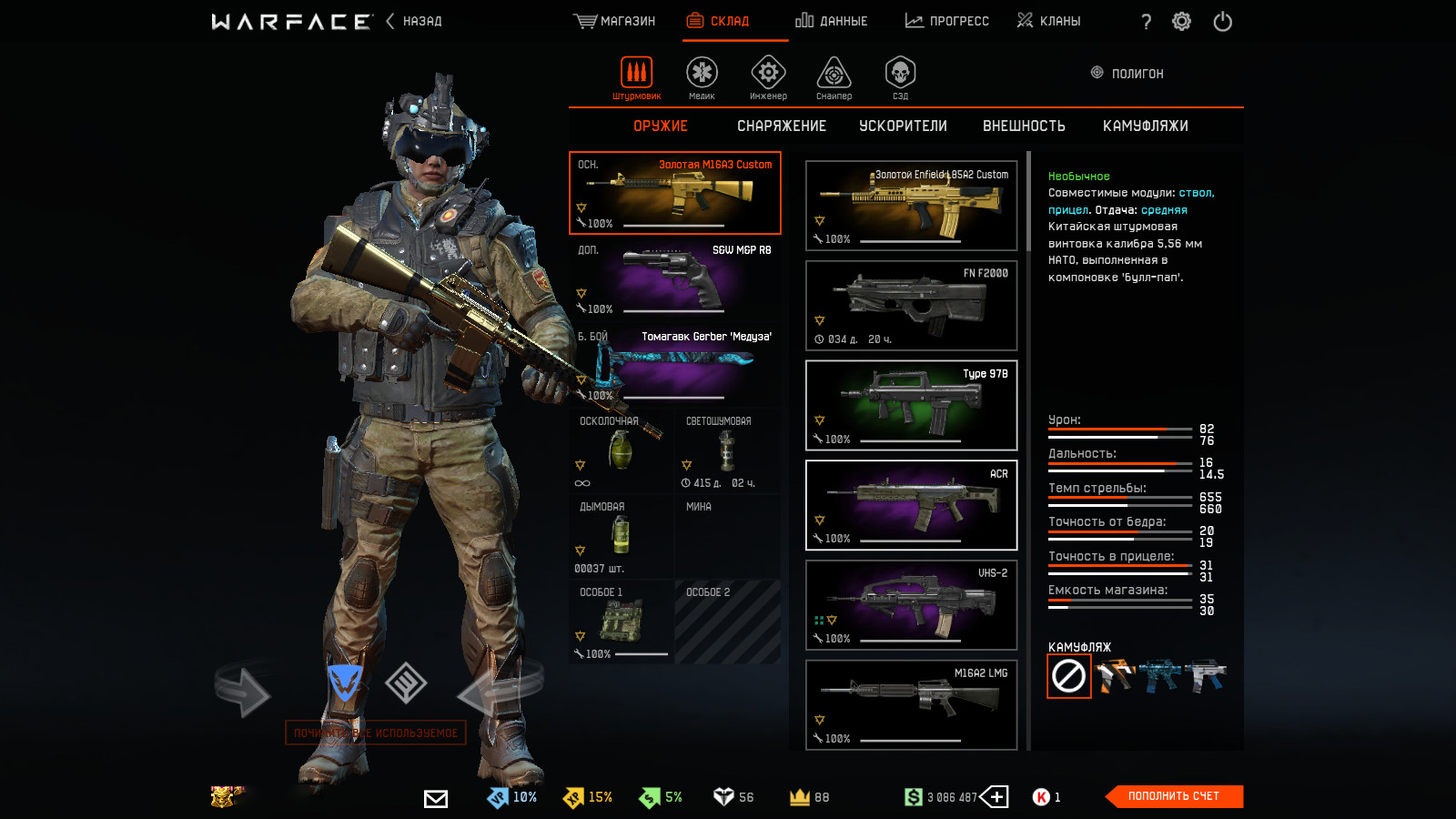Select the no-camouflage option
Viewport: 1456px width, 819px height.
click(x=1068, y=676)
